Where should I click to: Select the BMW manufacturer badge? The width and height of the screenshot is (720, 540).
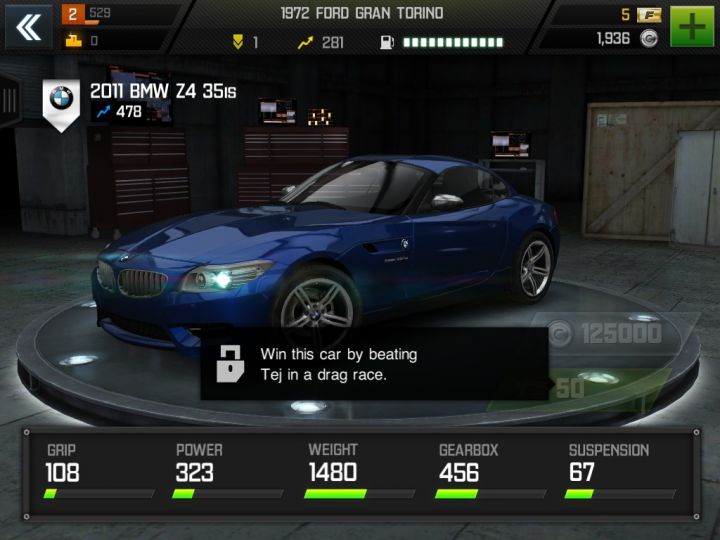[x=62, y=100]
